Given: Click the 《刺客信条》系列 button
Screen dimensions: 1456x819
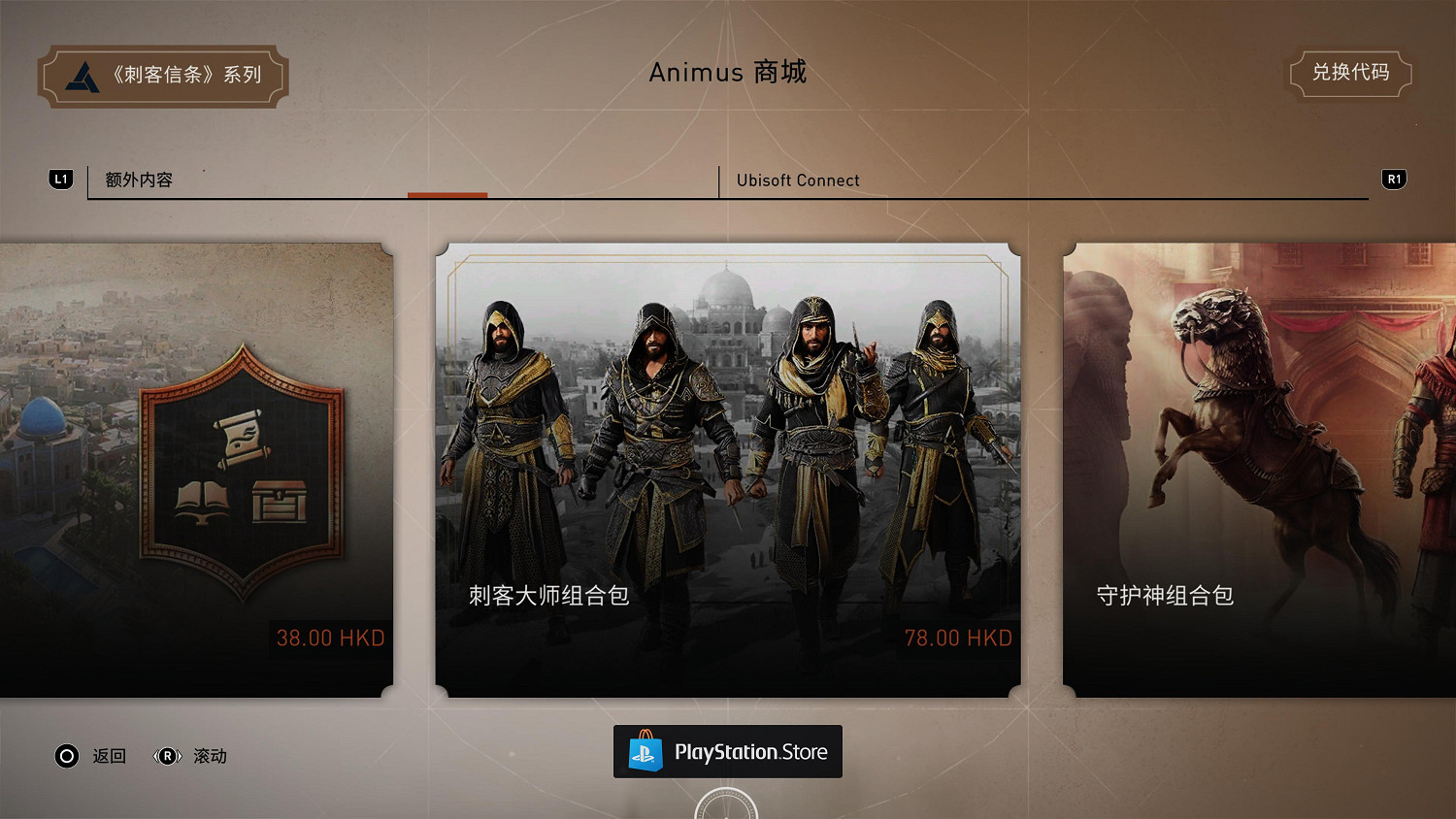Looking at the screenshot, I should click(162, 75).
